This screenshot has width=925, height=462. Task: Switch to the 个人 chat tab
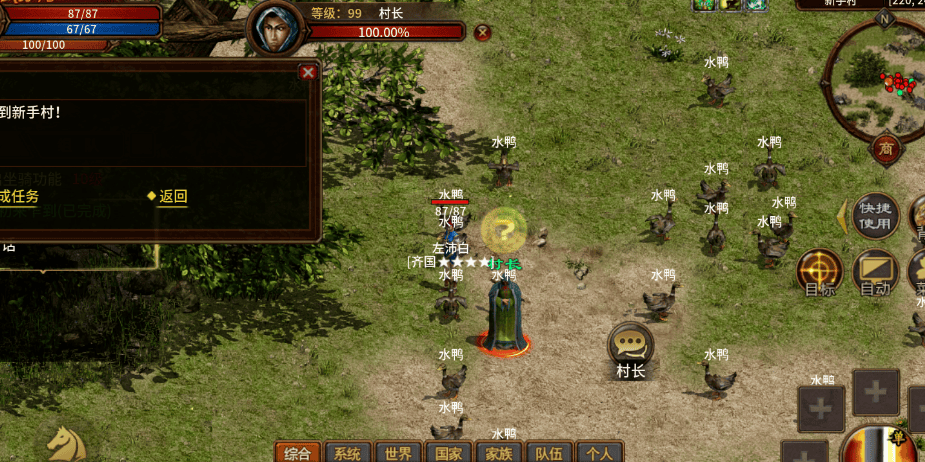point(599,452)
